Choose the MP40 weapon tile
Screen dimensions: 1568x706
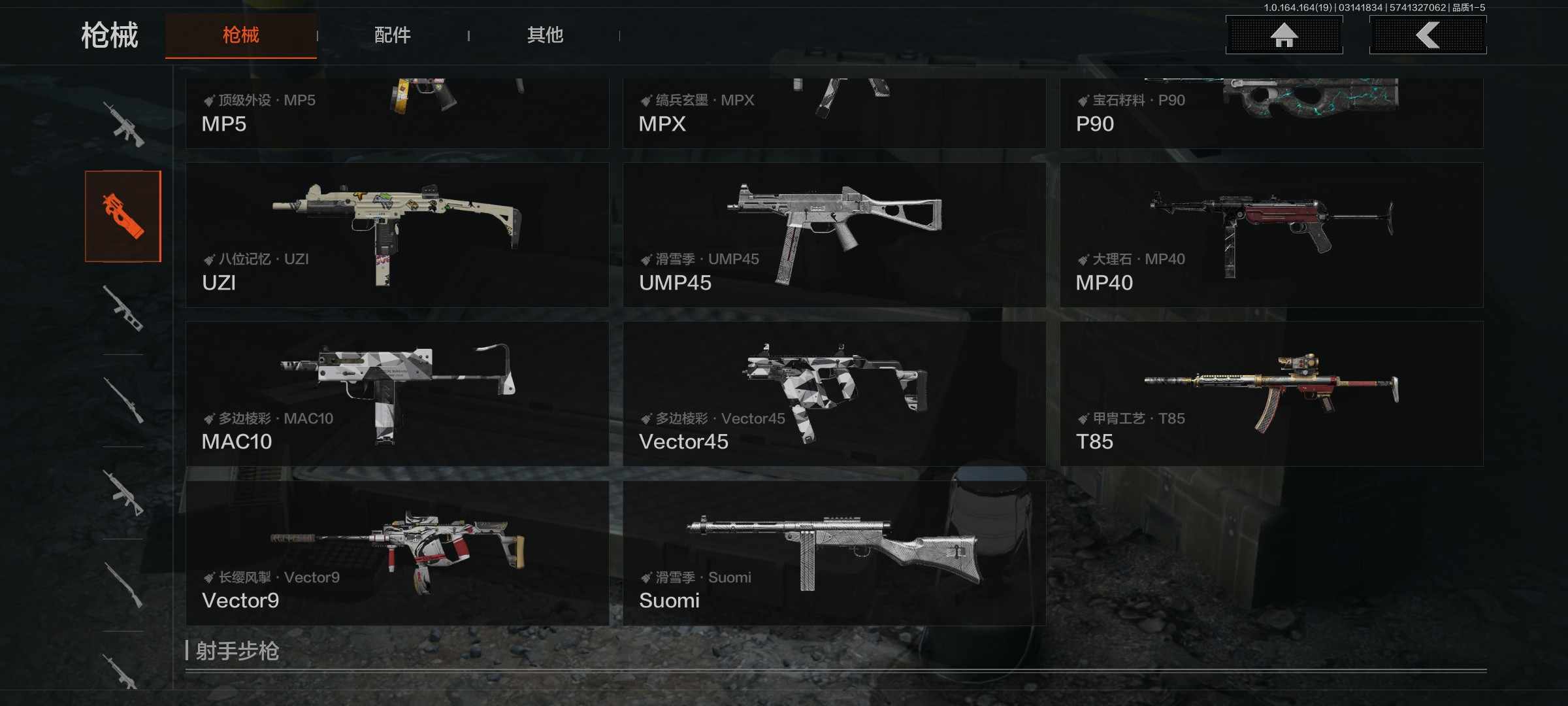1271,235
